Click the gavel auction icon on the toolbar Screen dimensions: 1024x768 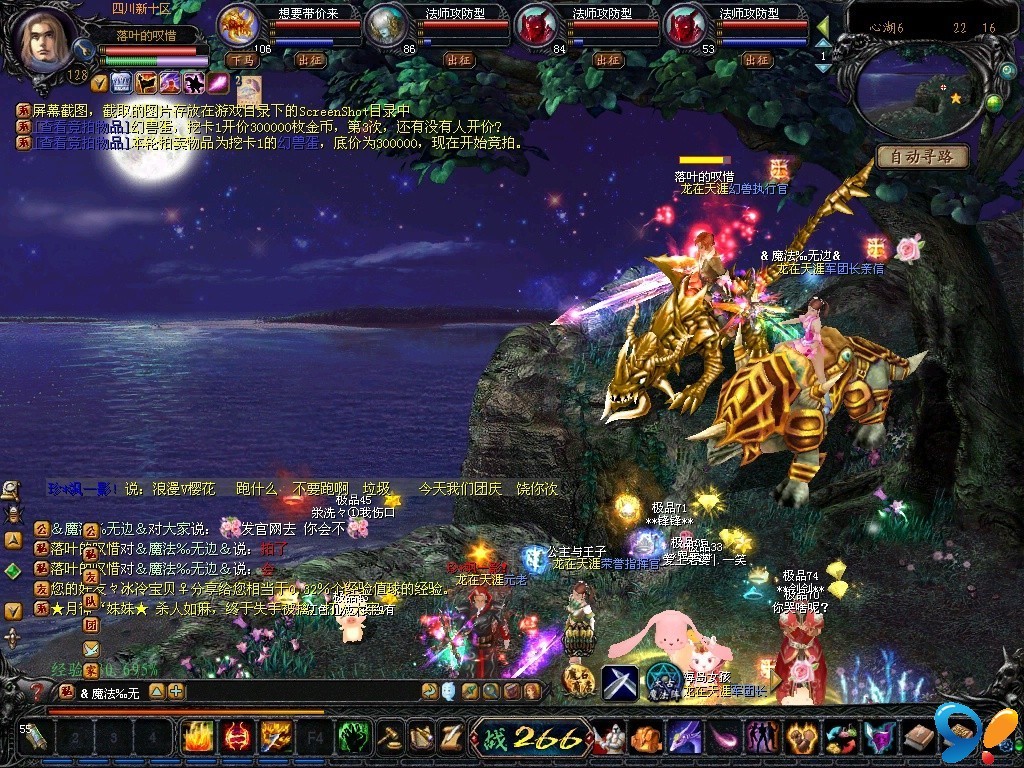coord(390,738)
